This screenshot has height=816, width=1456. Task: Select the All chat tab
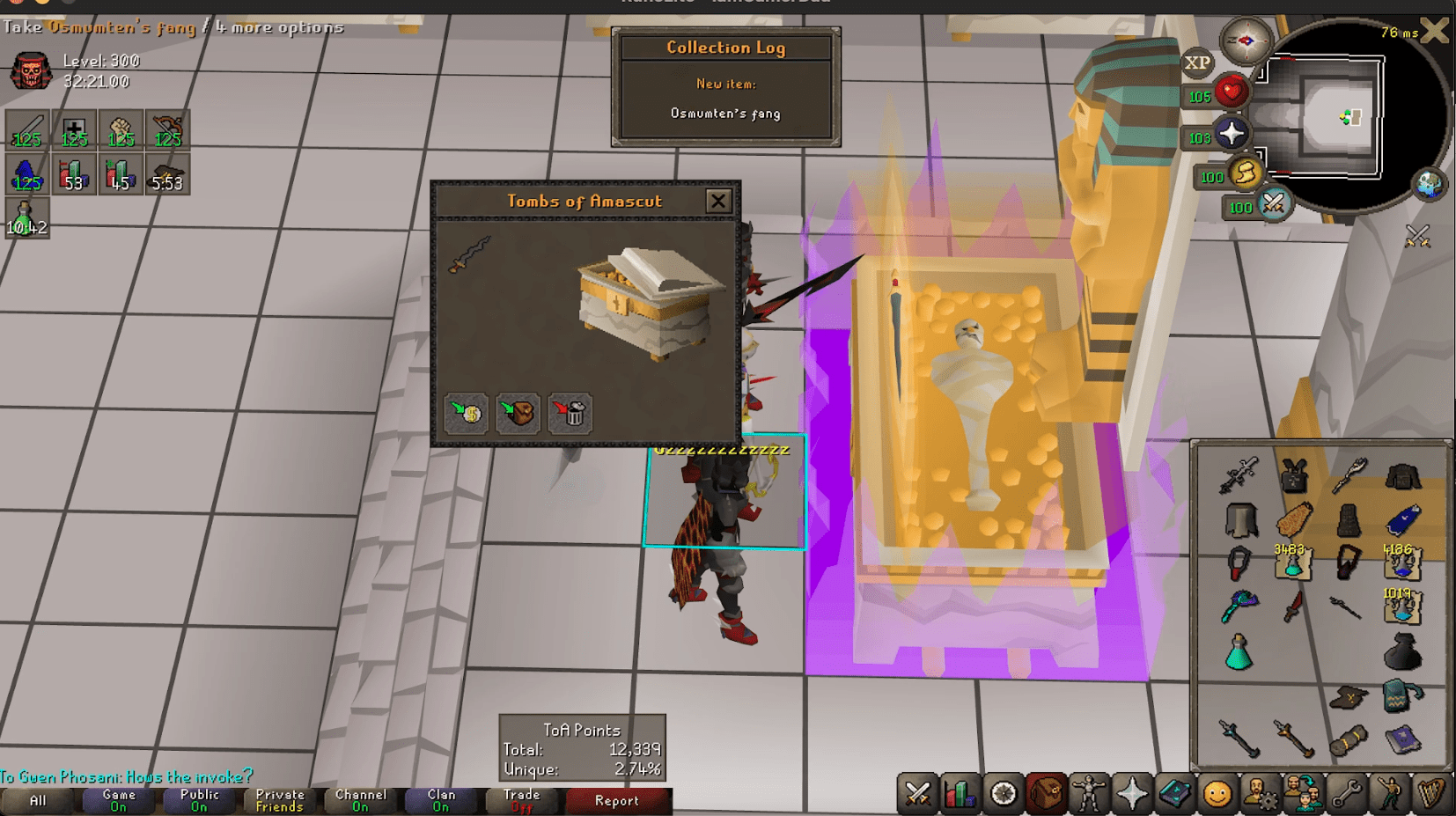[x=37, y=800]
